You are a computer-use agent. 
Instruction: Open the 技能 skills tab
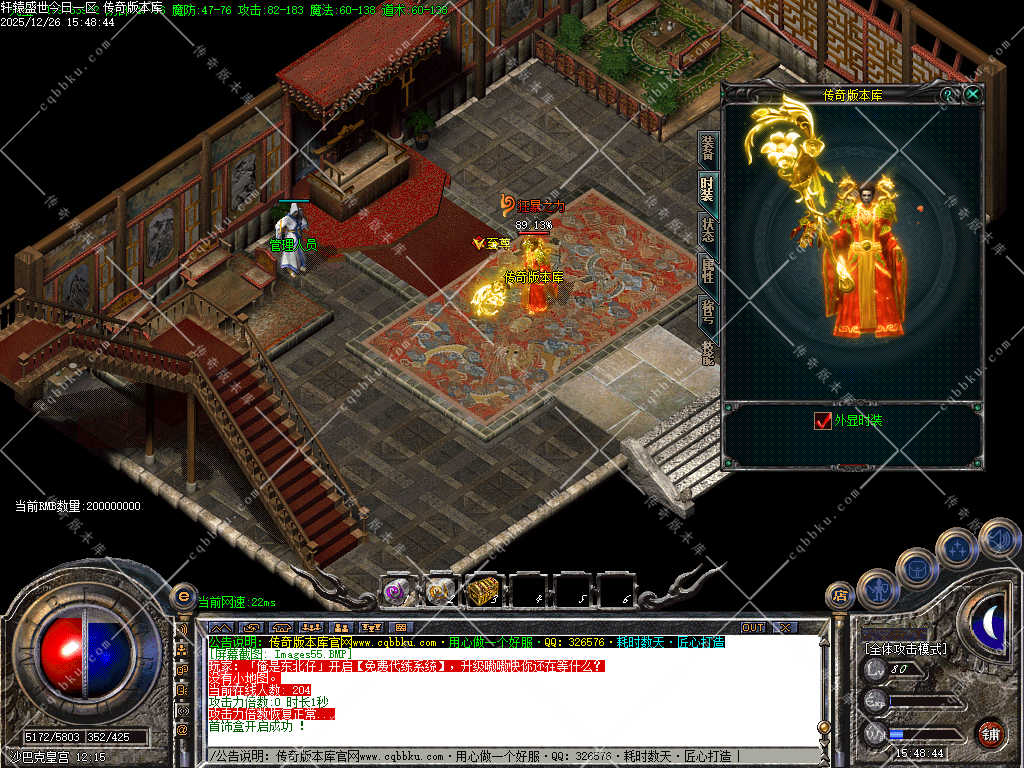pyautogui.click(x=707, y=349)
